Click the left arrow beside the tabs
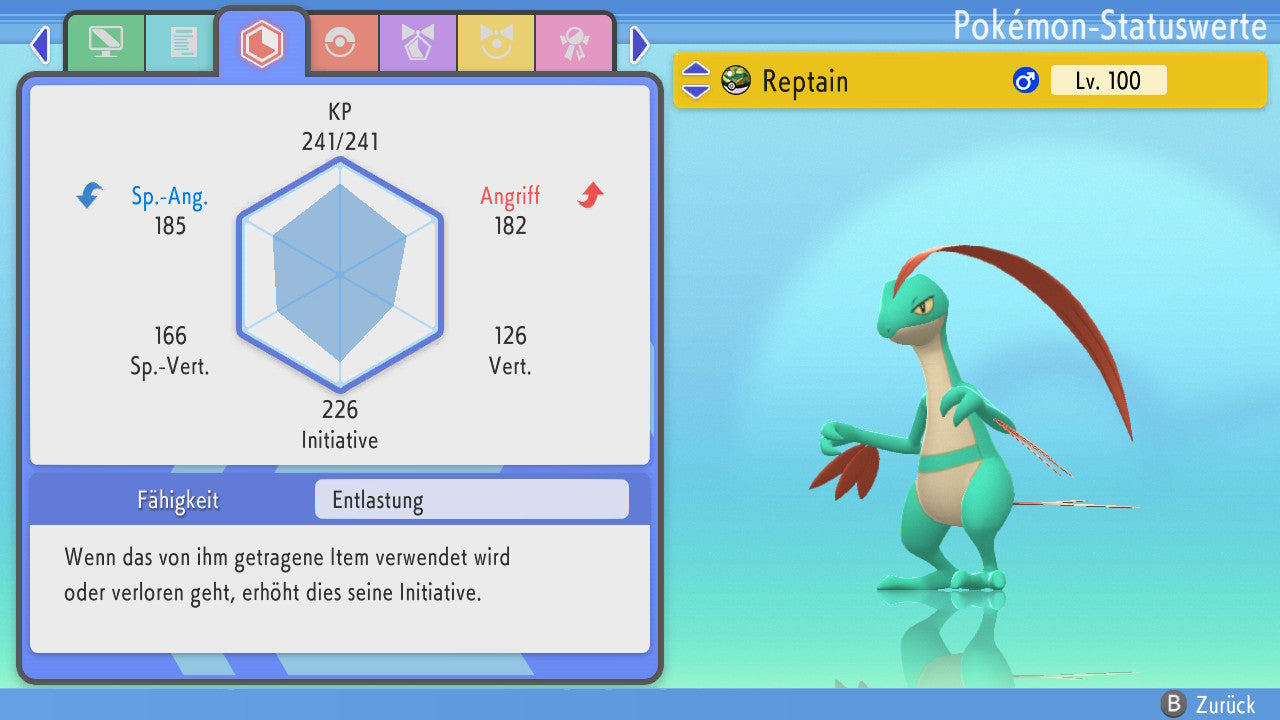Image resolution: width=1280 pixels, height=720 pixels. 40,44
